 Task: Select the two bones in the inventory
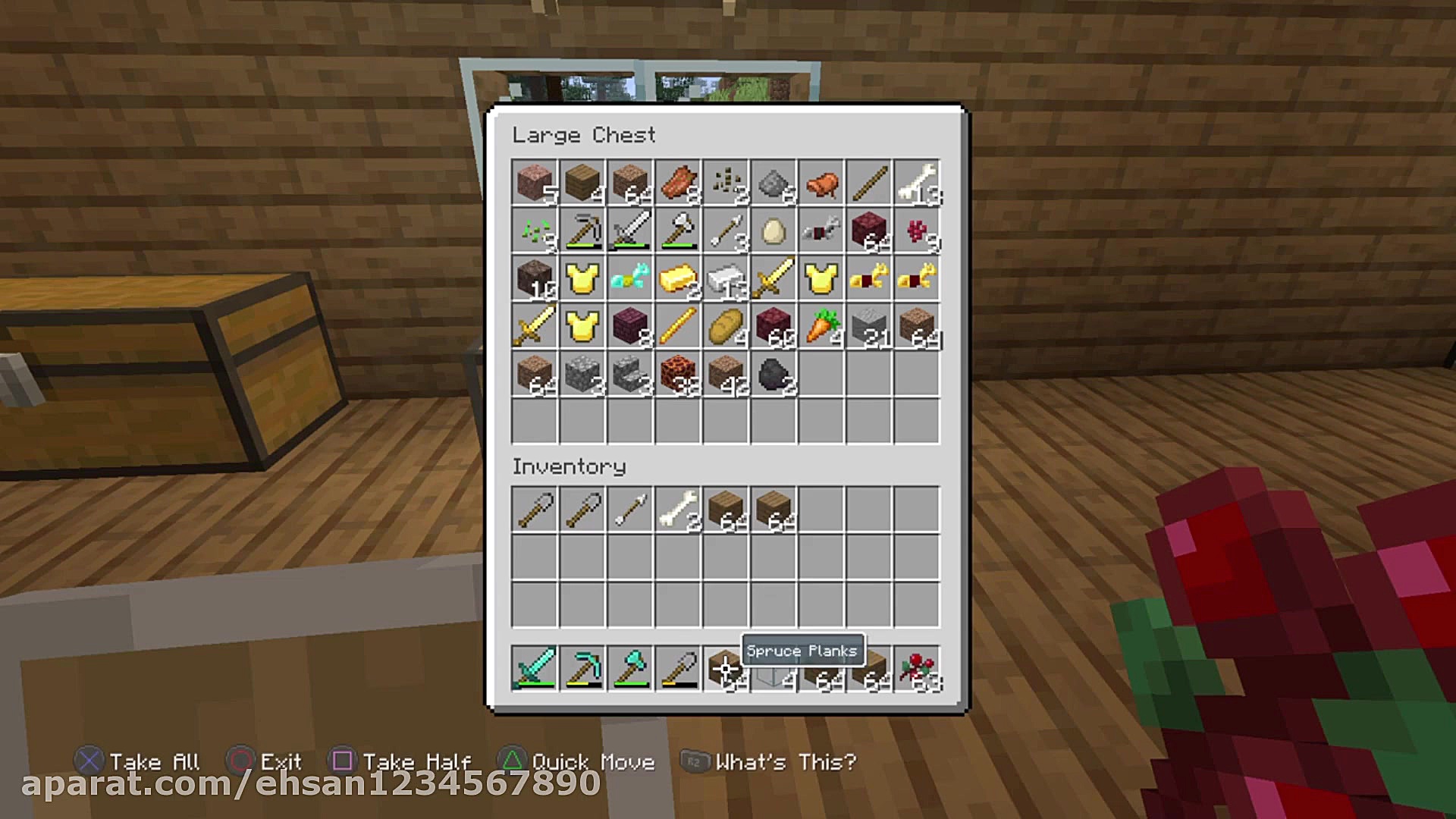click(x=678, y=509)
